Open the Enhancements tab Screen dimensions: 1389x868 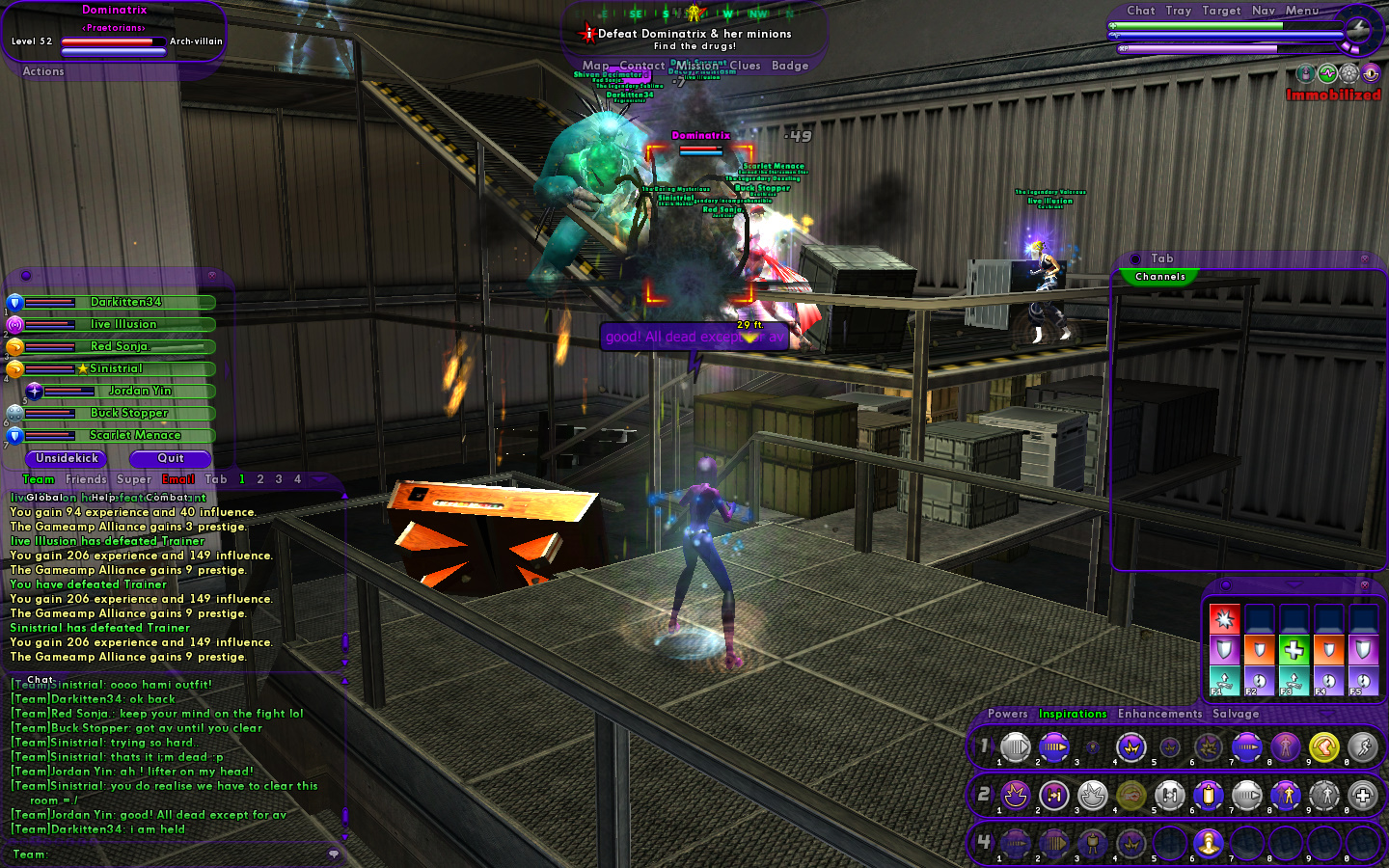(x=1159, y=714)
